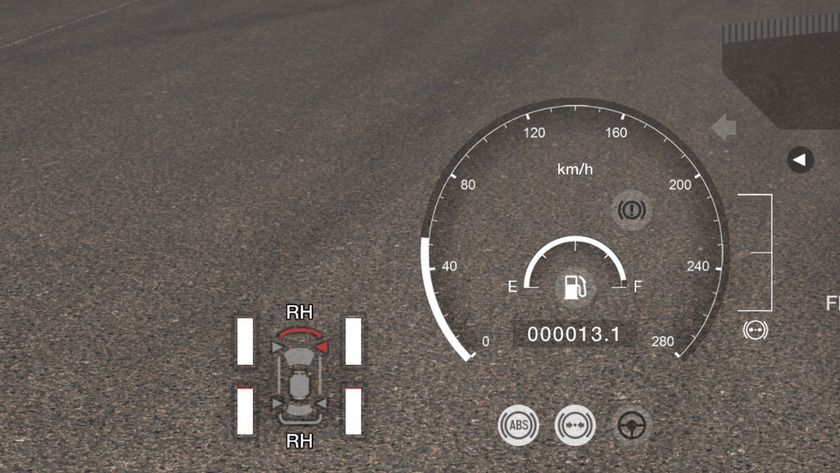The image size is (840, 473).
Task: Click the car chassis damage diagram
Action: click(x=298, y=376)
